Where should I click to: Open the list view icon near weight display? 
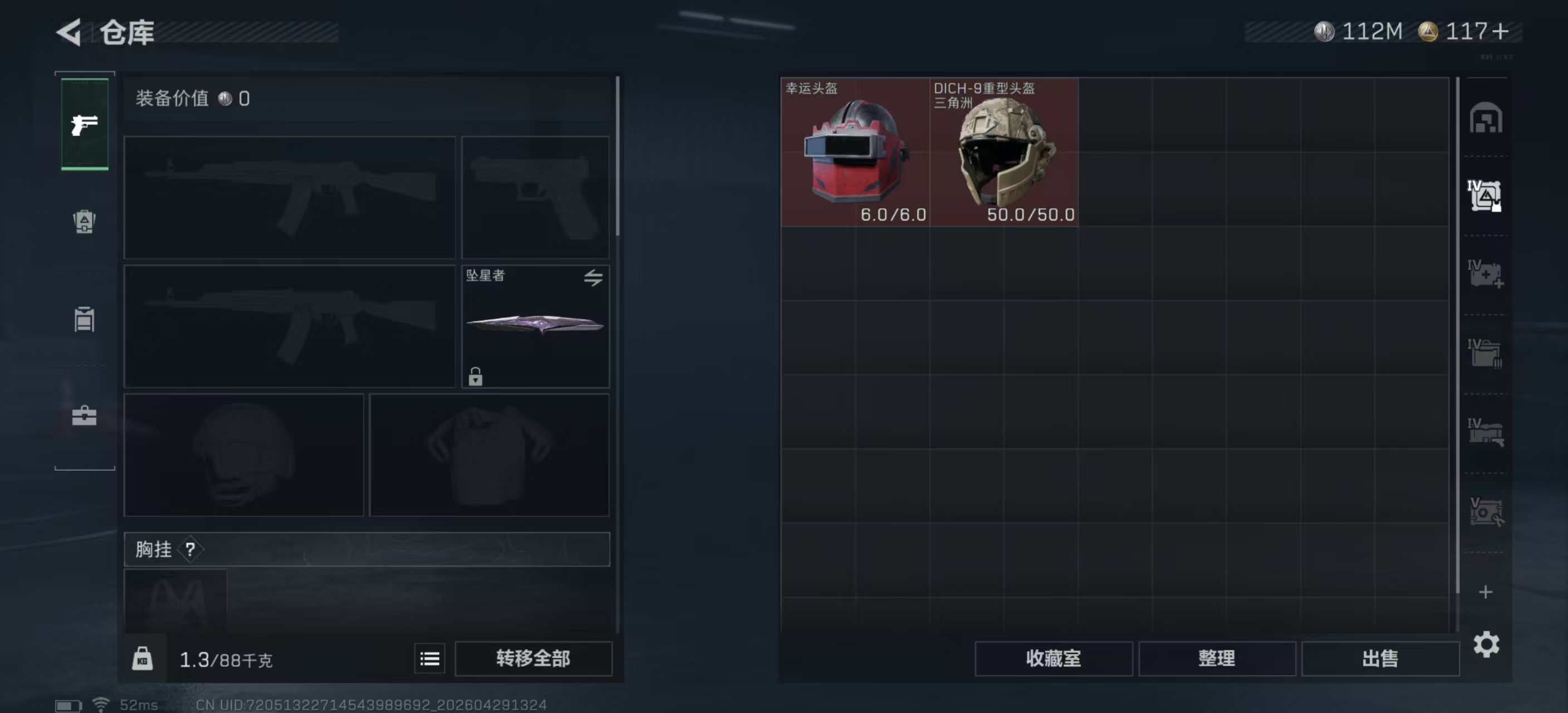(429, 658)
